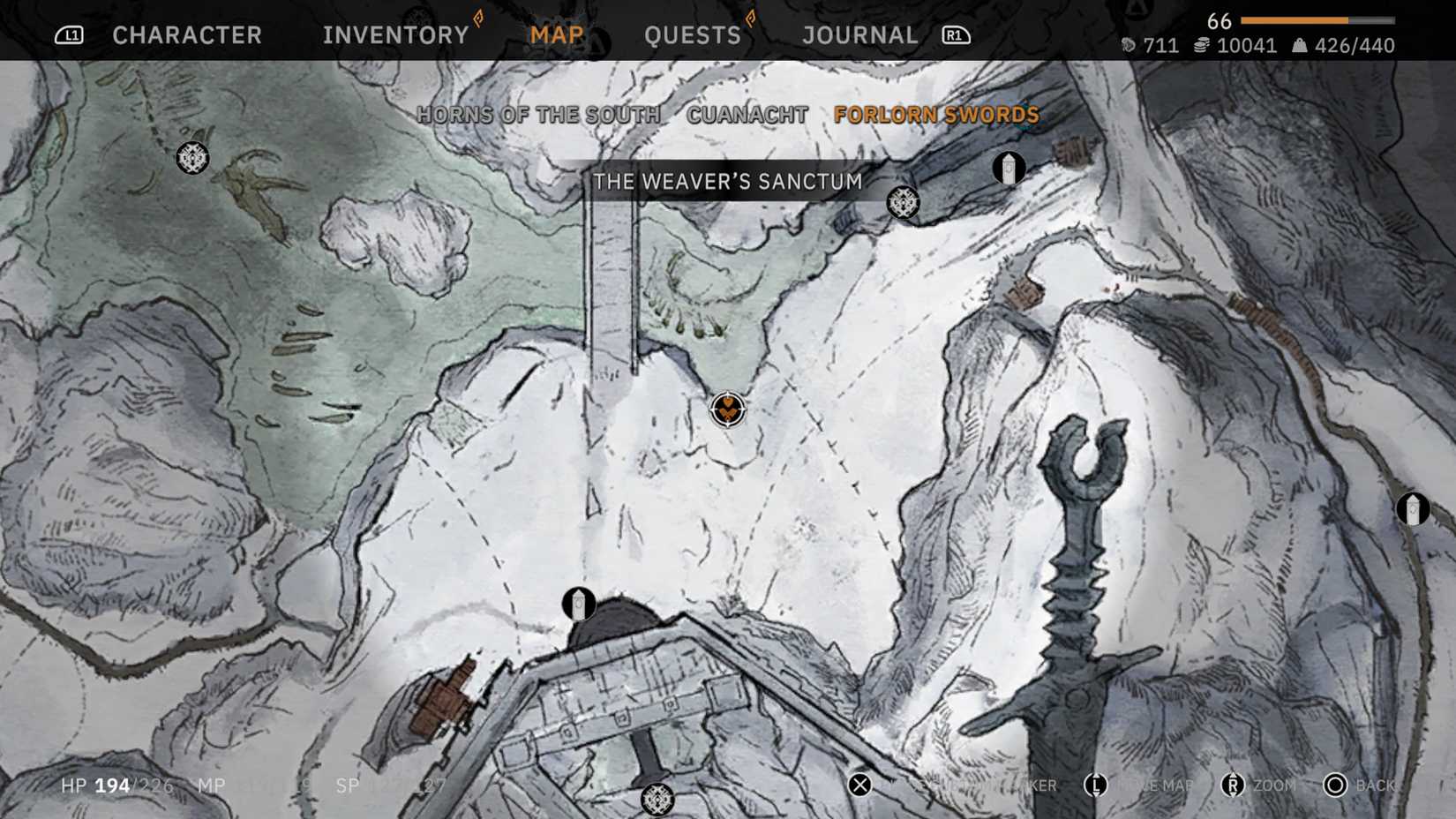This screenshot has width=1456, height=819.
Task: Select the CUANACHT region tab
Action: coord(746,114)
